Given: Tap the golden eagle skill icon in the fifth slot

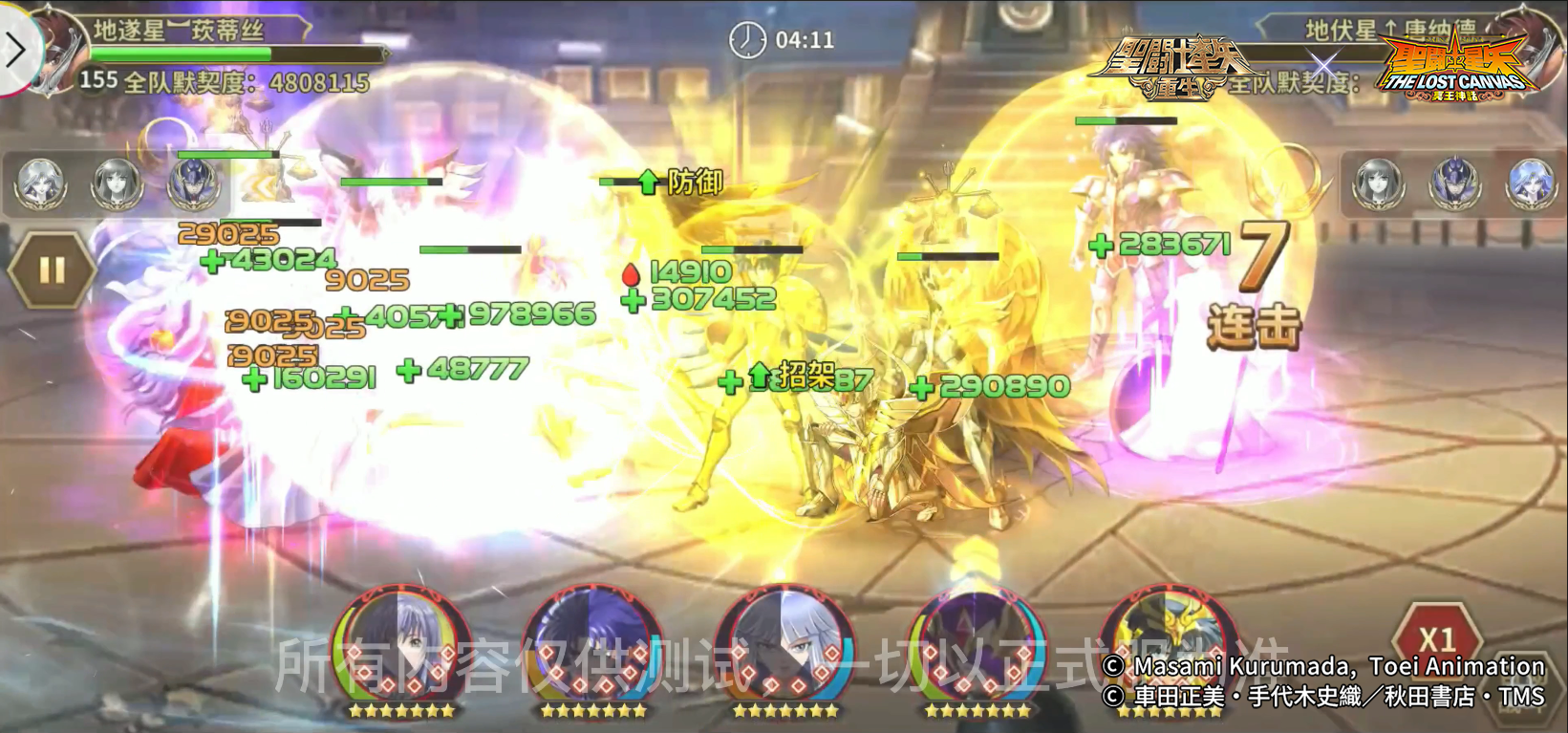Looking at the screenshot, I should pos(1170,642).
